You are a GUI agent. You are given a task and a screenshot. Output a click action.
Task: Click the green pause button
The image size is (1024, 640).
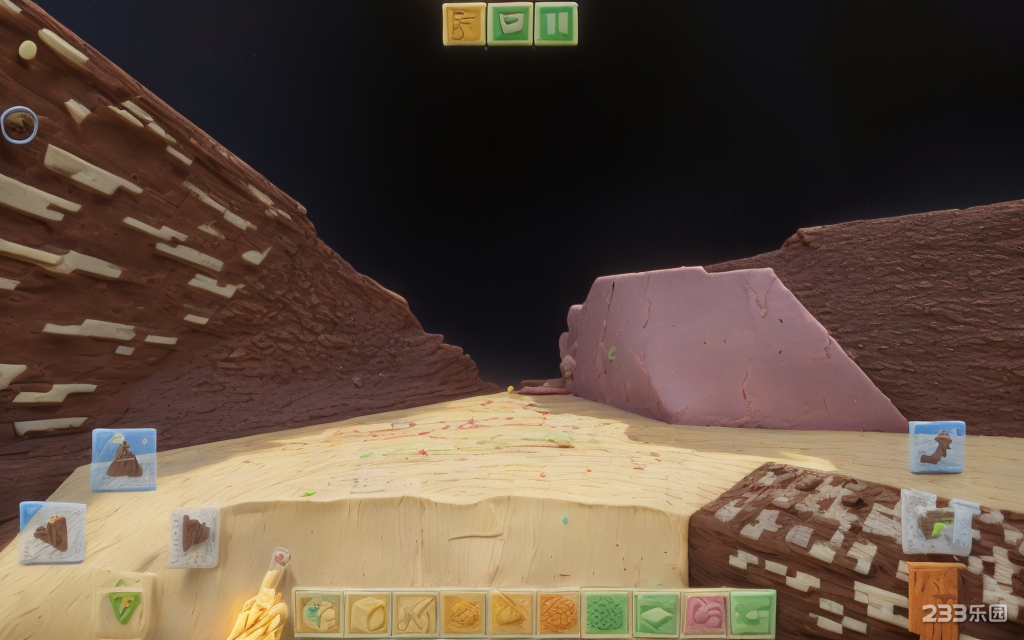tap(556, 24)
